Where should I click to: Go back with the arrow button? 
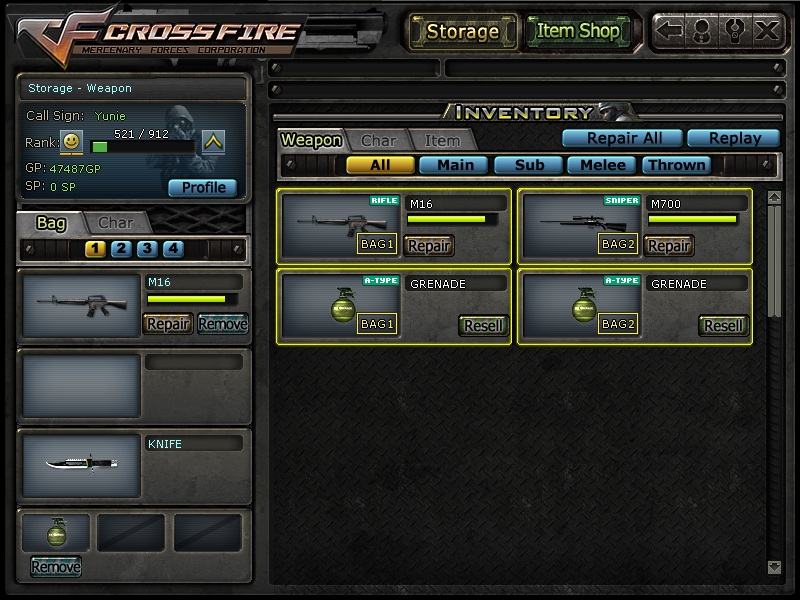click(x=671, y=30)
